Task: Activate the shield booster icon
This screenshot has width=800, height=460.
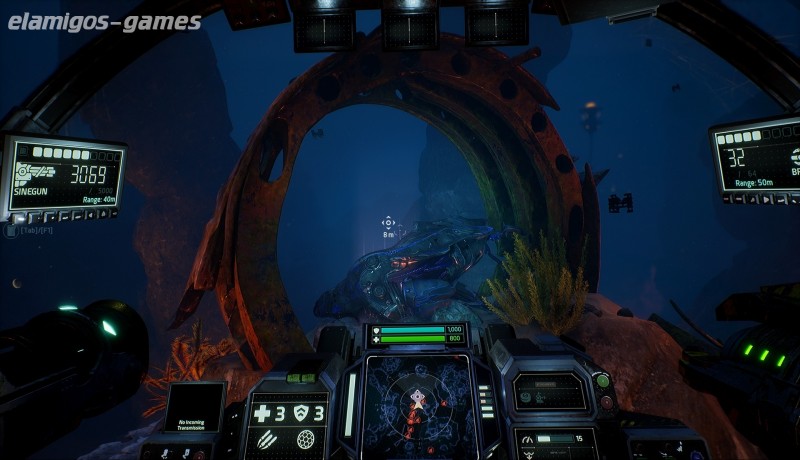Action: pos(302,413)
